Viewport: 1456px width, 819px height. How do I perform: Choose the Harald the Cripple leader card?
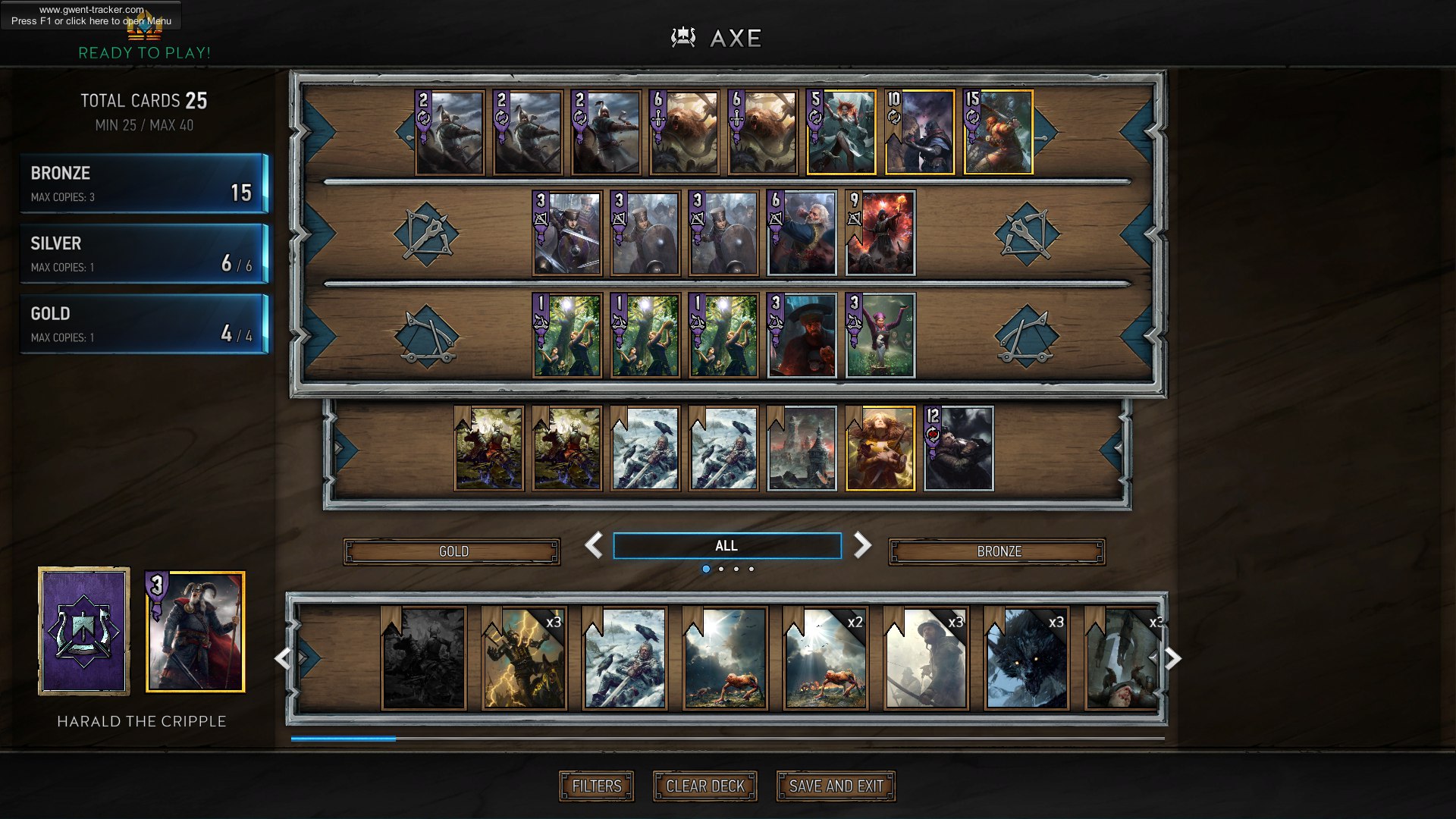[196, 632]
